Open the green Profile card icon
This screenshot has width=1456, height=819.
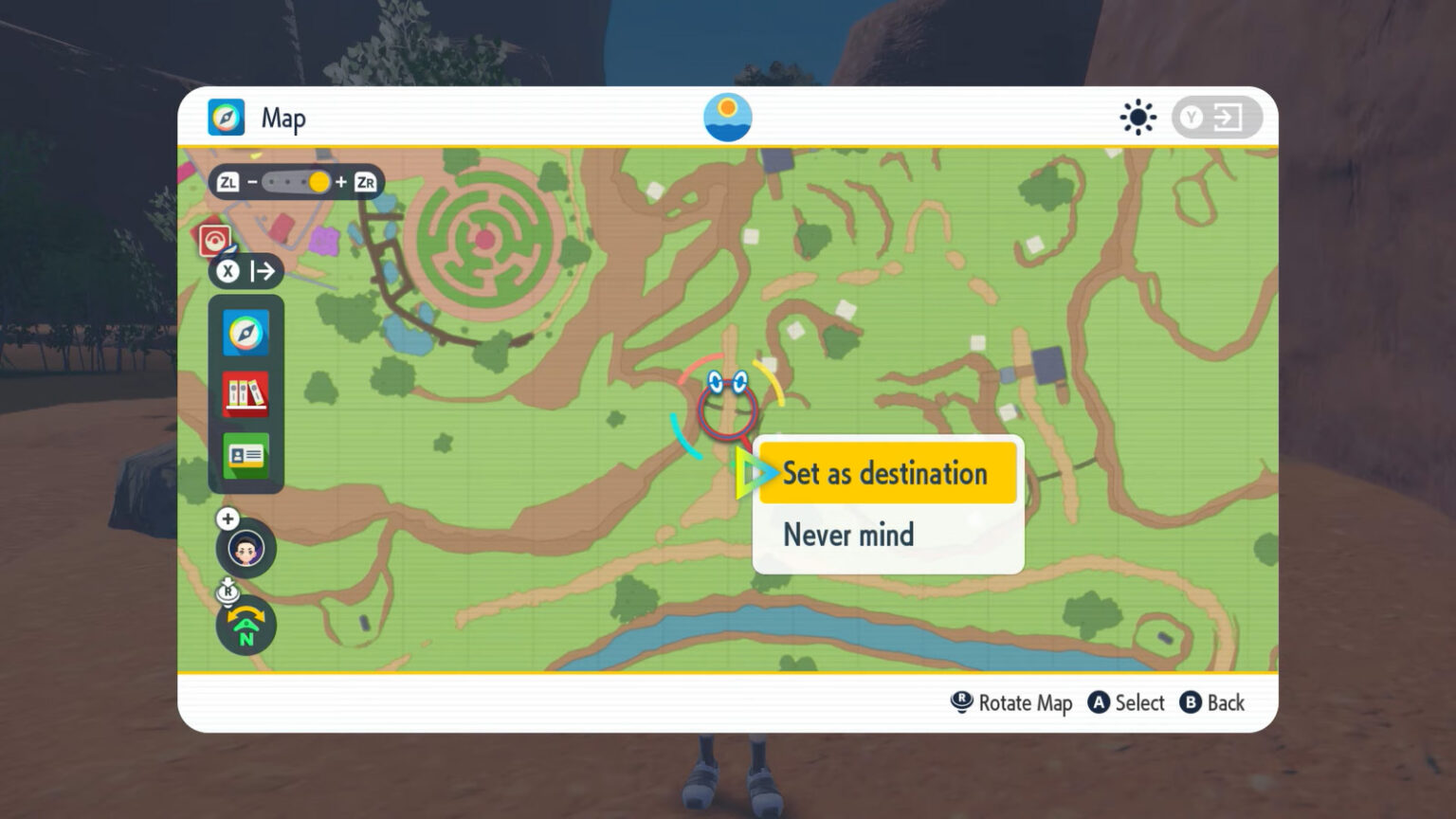click(x=246, y=455)
